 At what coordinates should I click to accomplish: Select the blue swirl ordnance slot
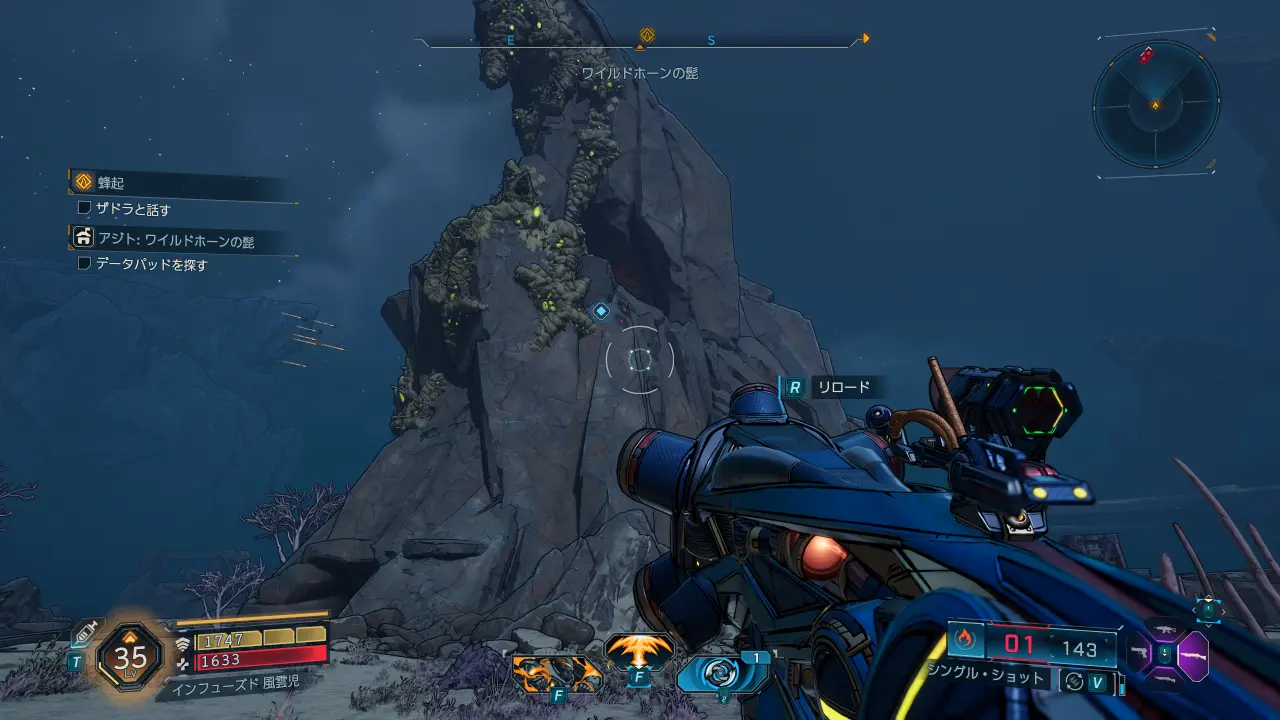click(x=720, y=673)
